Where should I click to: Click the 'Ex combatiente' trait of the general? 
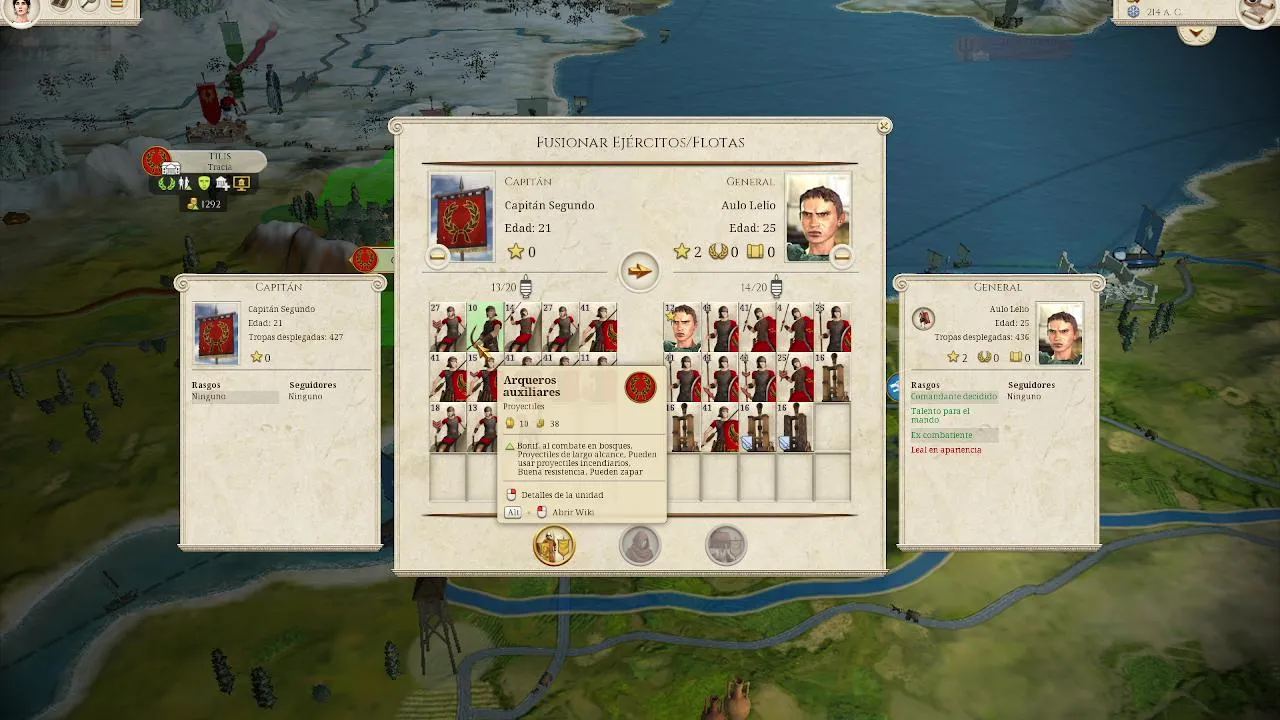[941, 435]
